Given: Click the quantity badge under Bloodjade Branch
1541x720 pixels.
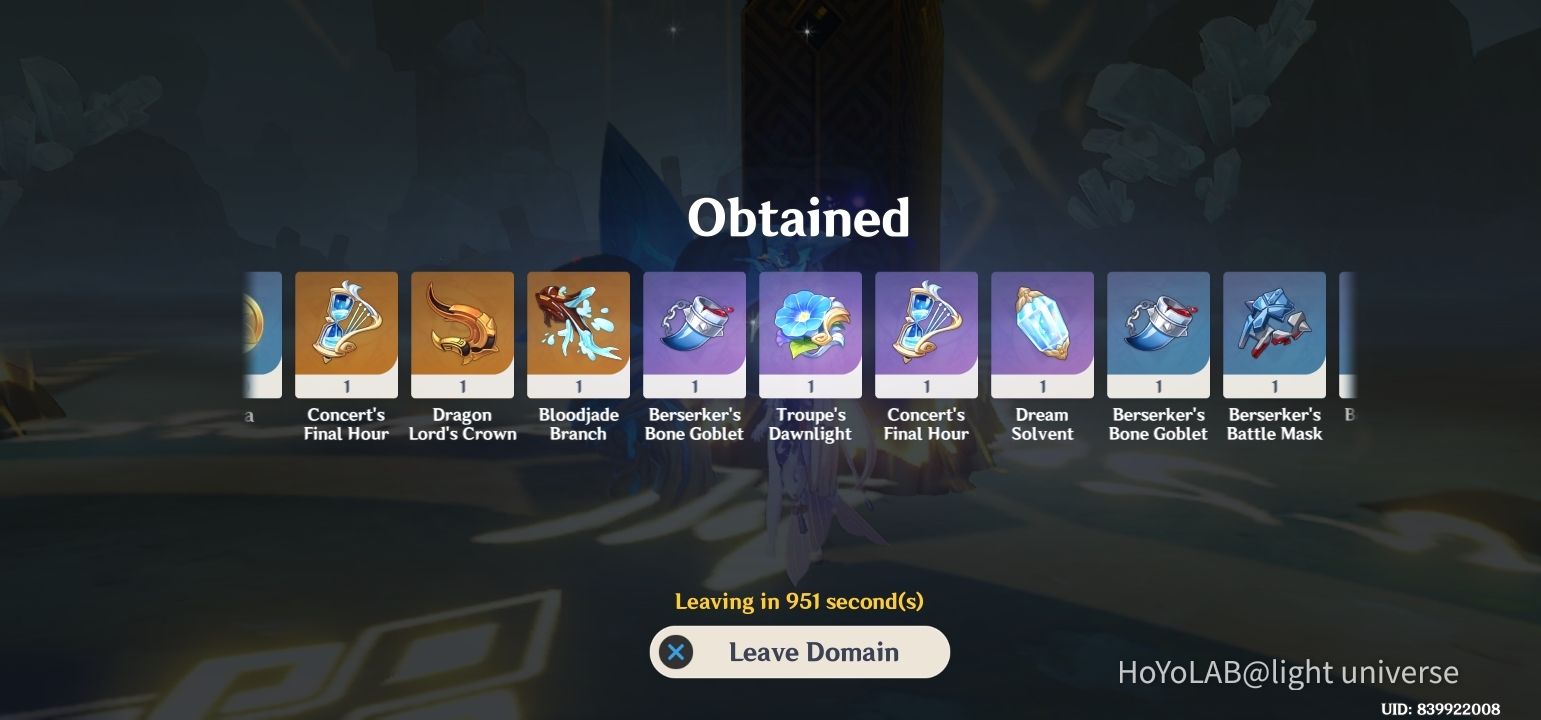Looking at the screenshot, I should [x=578, y=385].
